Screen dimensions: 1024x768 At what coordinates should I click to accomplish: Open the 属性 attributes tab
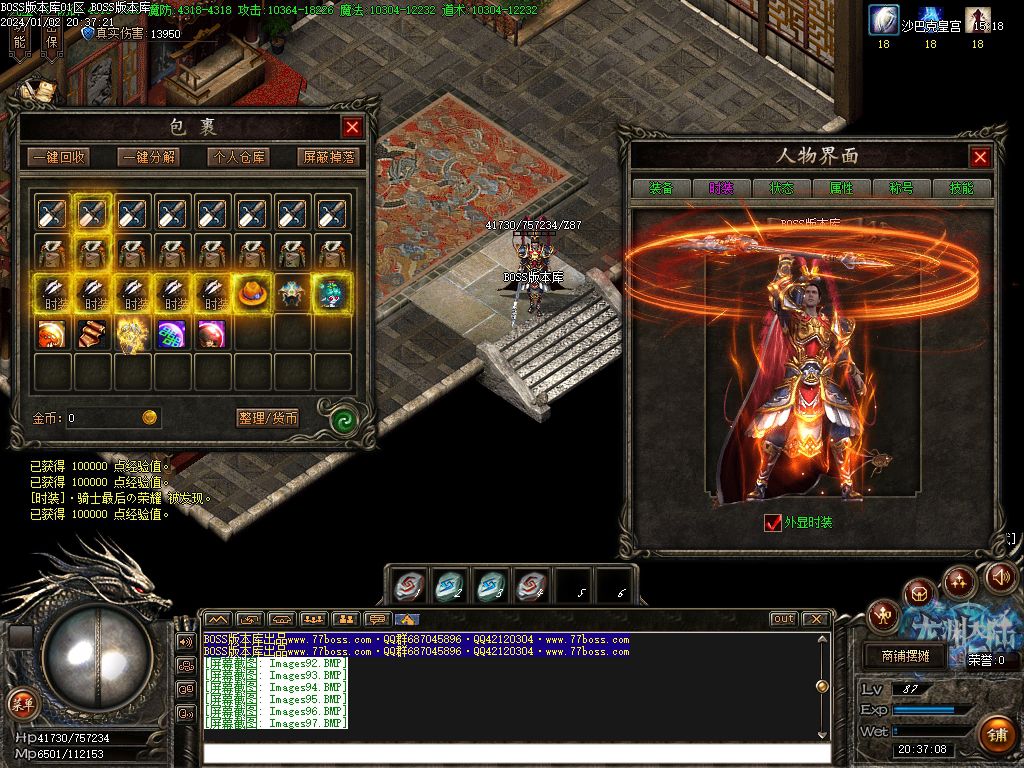841,188
